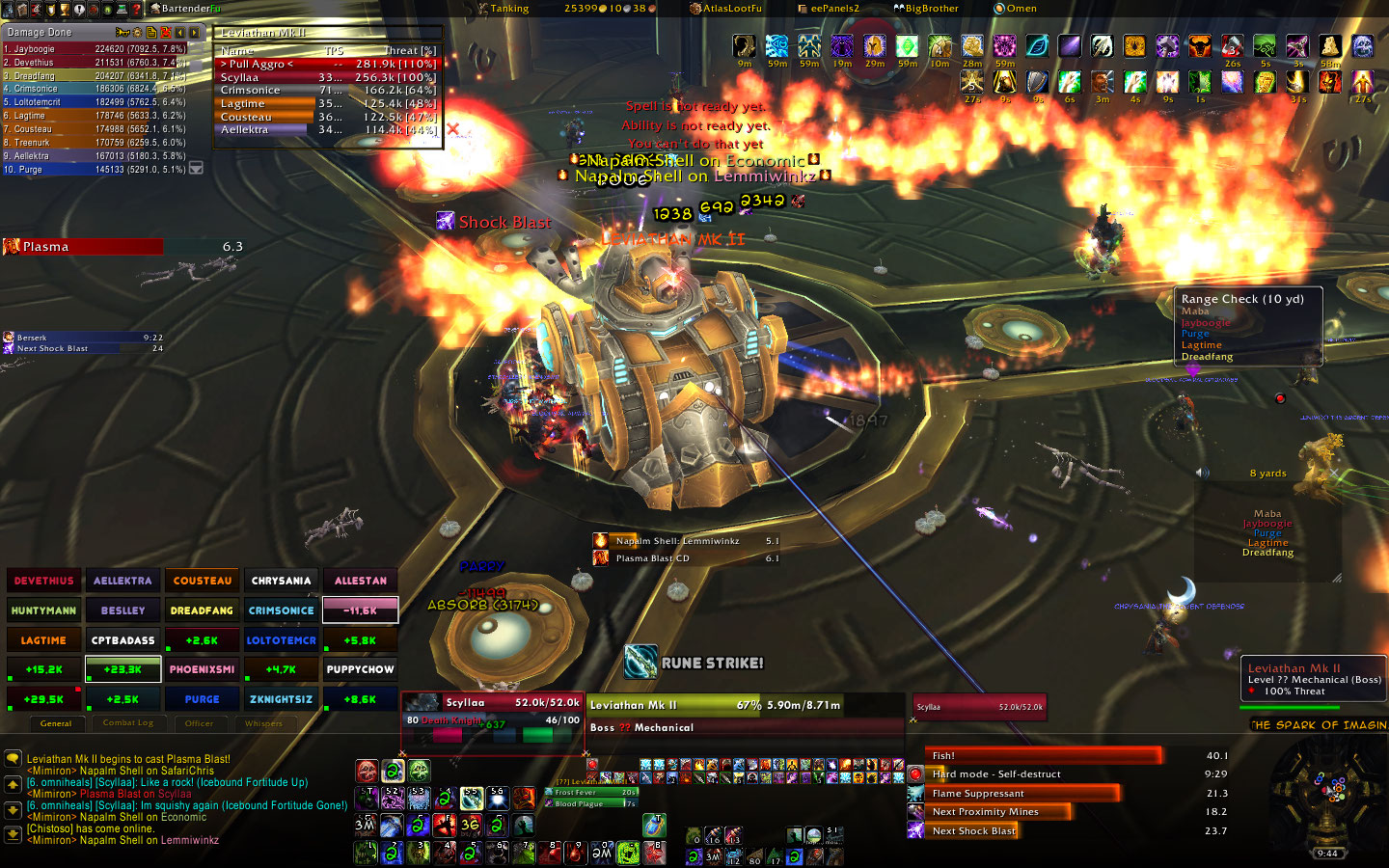
Task: Target Chrysania in the raid frames
Action: click(x=281, y=581)
